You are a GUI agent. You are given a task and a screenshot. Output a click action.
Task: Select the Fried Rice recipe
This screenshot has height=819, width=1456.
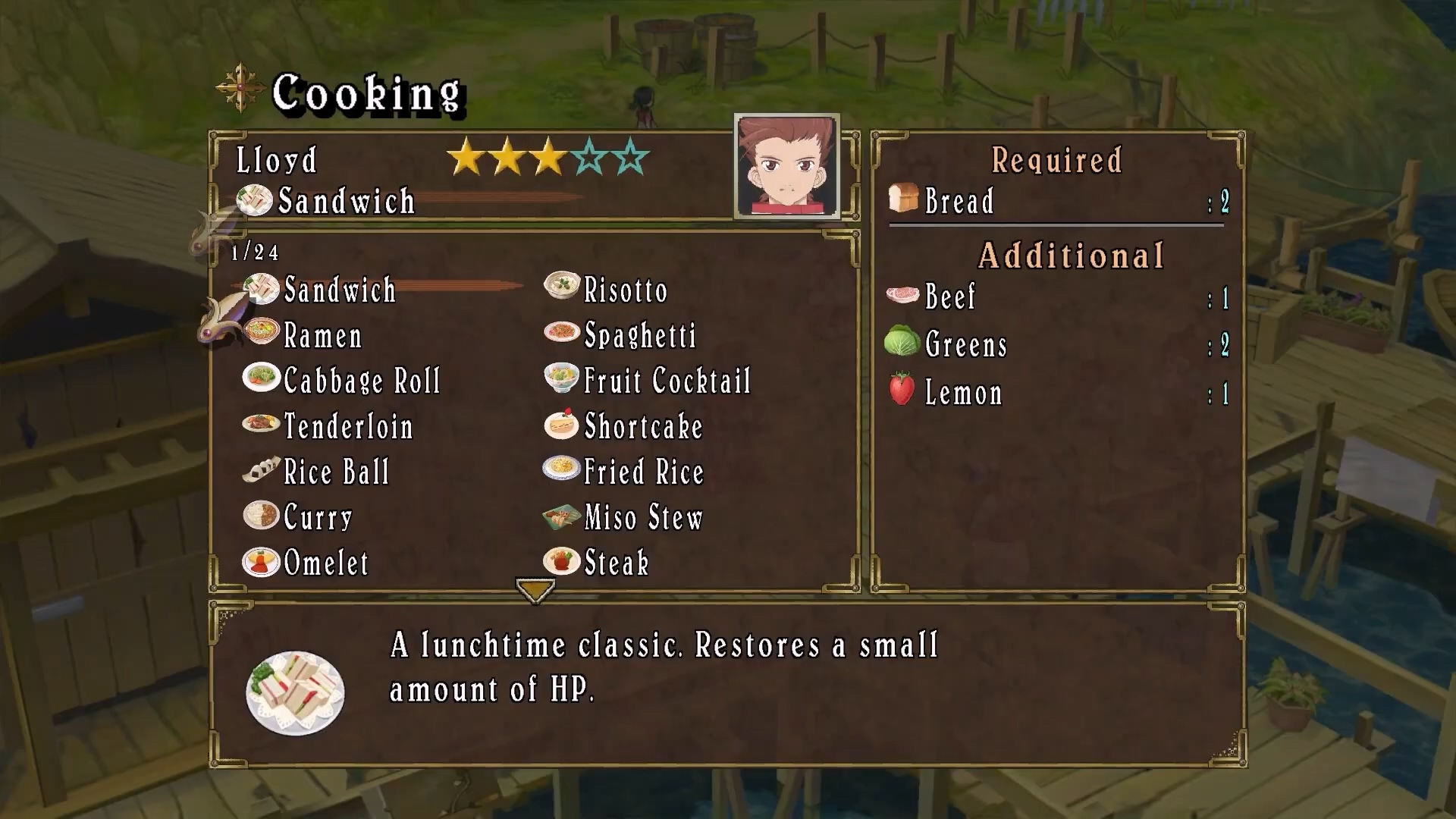tap(643, 472)
